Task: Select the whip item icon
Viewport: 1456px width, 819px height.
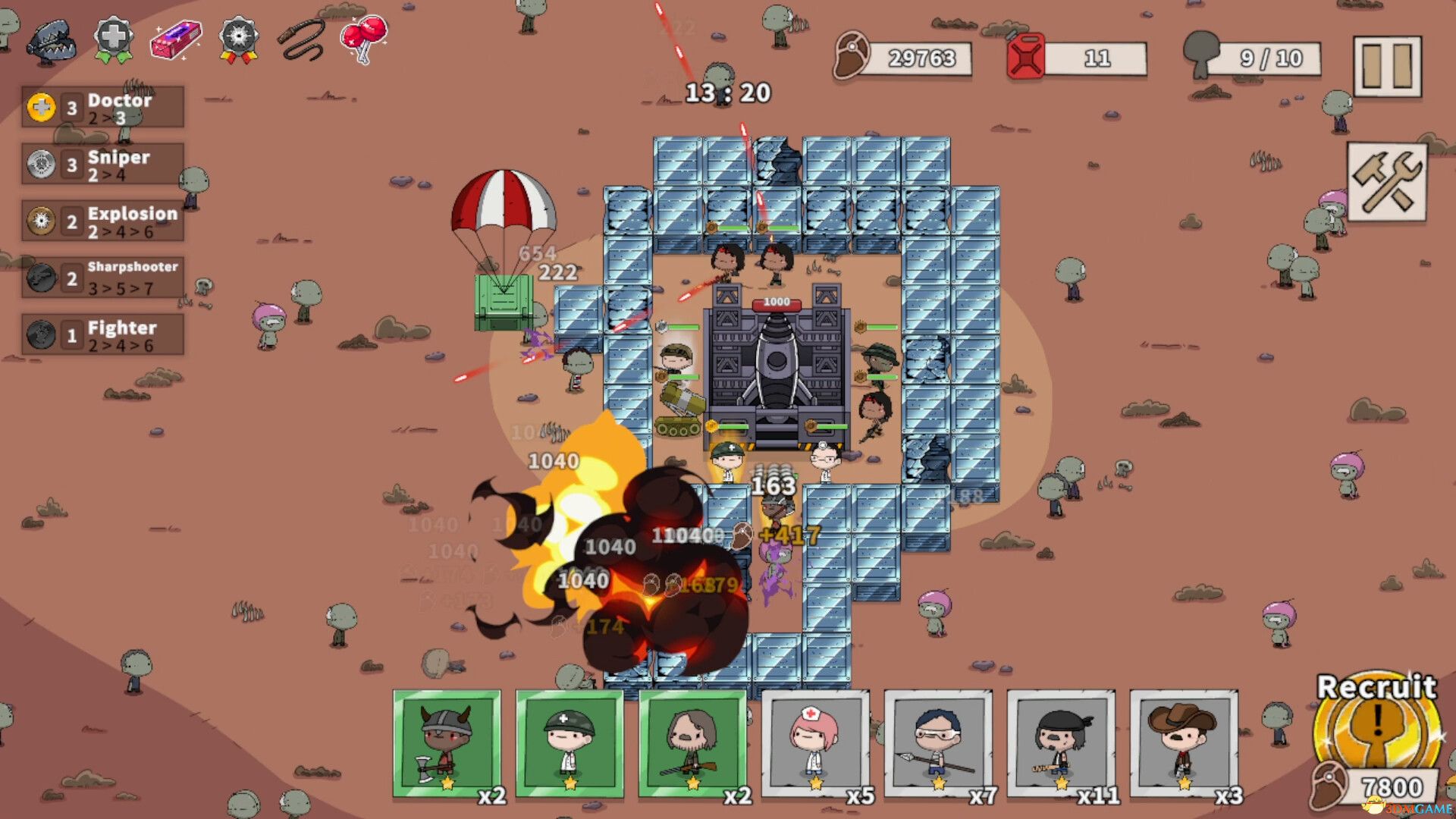Action: click(302, 40)
